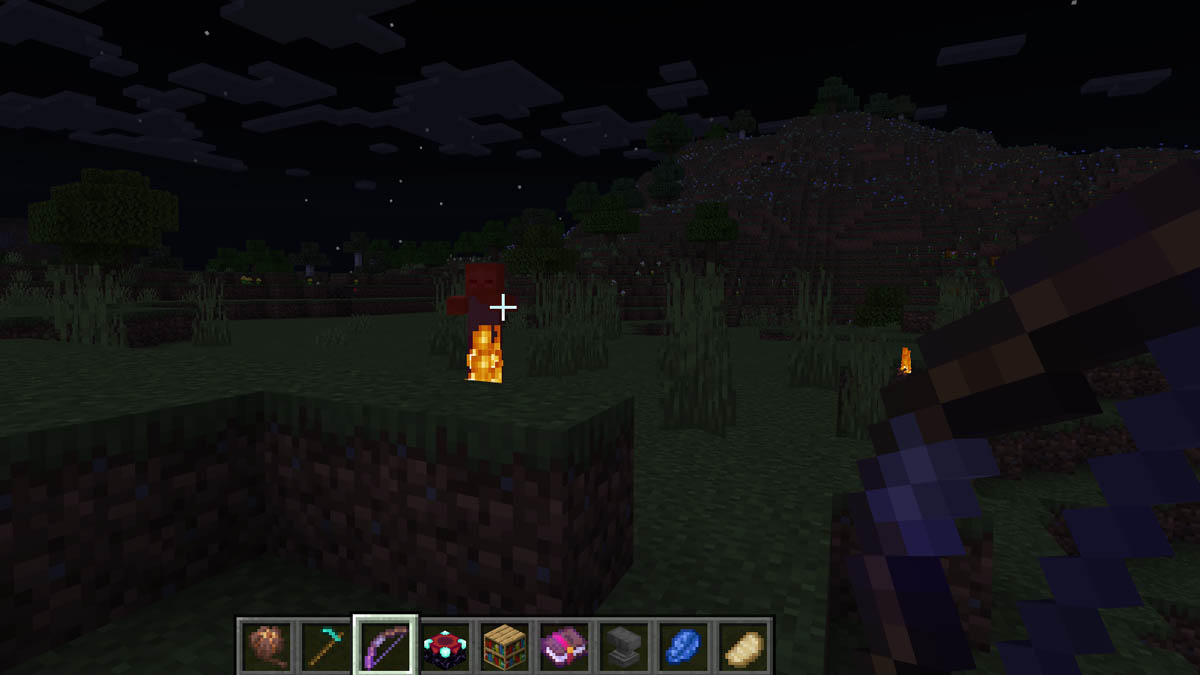Select the enchanting table slot
Viewport: 1200px width, 675px height.
(x=444, y=645)
